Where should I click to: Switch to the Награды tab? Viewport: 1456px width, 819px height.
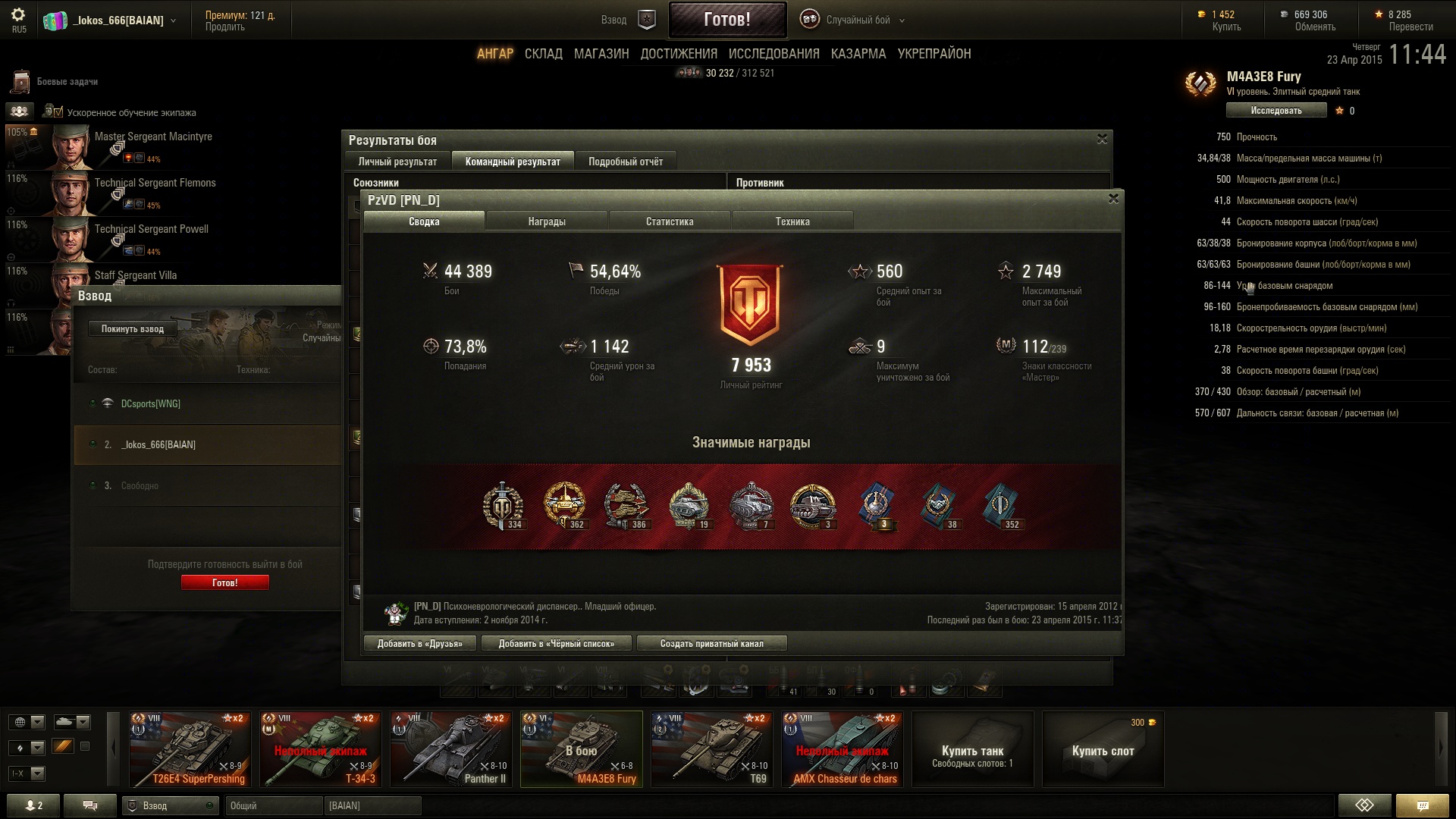pyautogui.click(x=546, y=221)
